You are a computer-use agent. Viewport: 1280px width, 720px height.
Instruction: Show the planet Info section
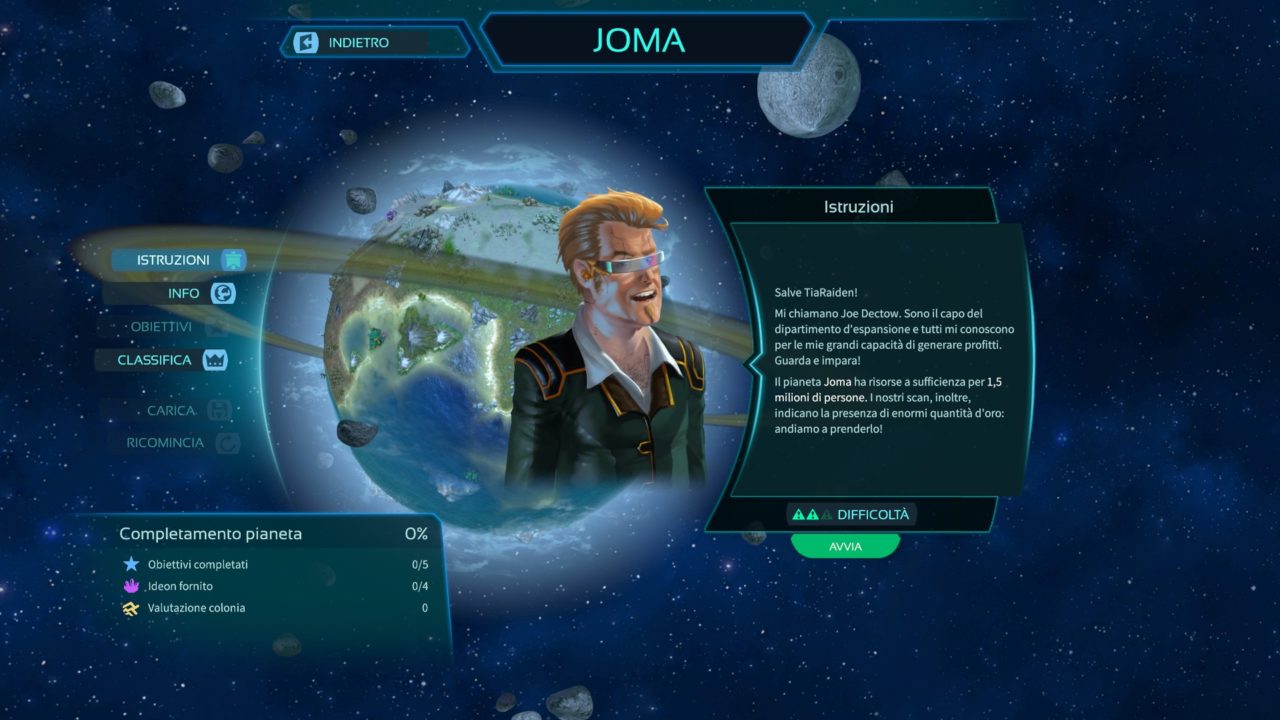coord(185,294)
